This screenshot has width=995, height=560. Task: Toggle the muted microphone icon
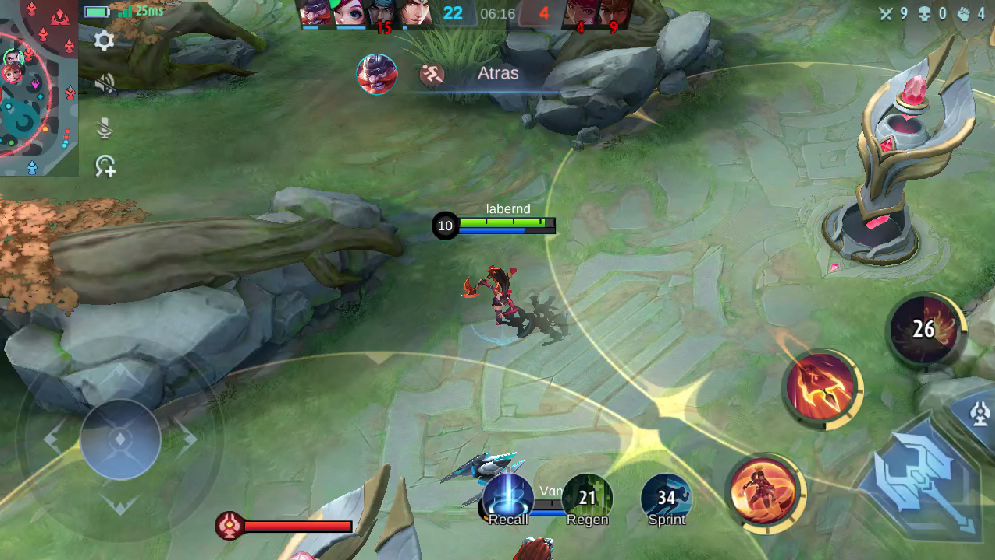tap(104, 127)
